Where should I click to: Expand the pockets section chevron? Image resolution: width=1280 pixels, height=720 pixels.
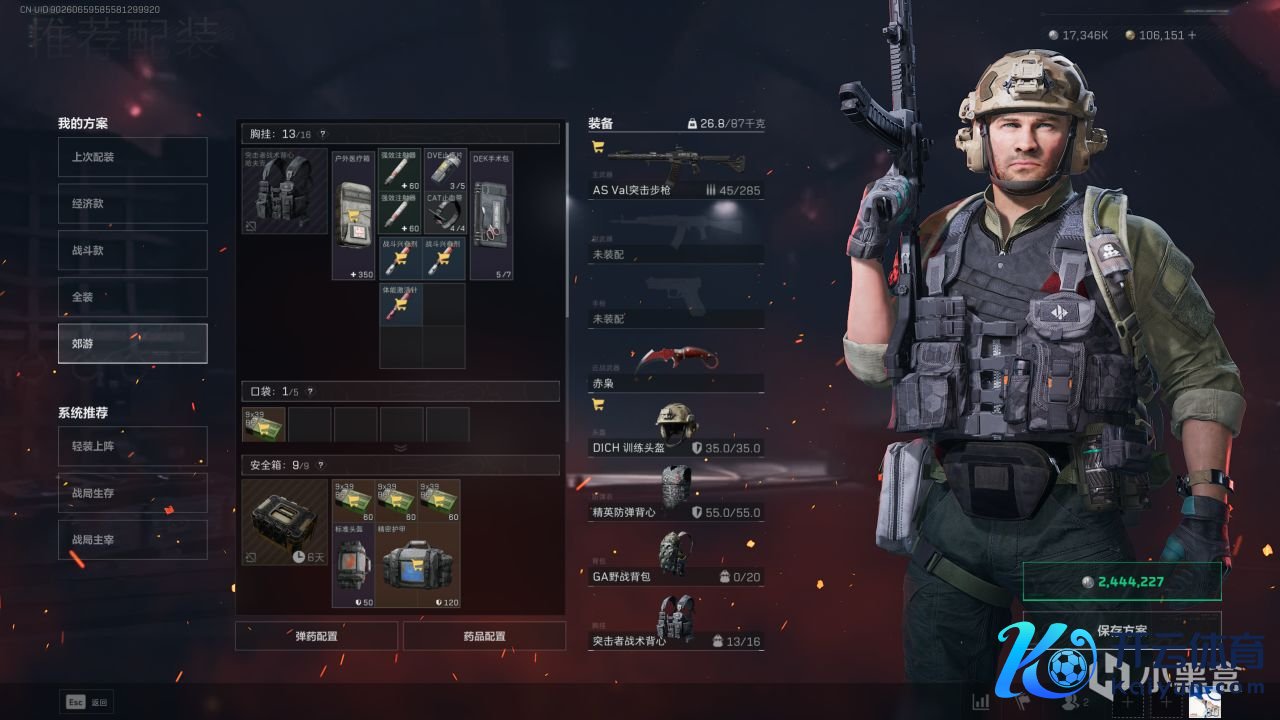click(x=400, y=448)
